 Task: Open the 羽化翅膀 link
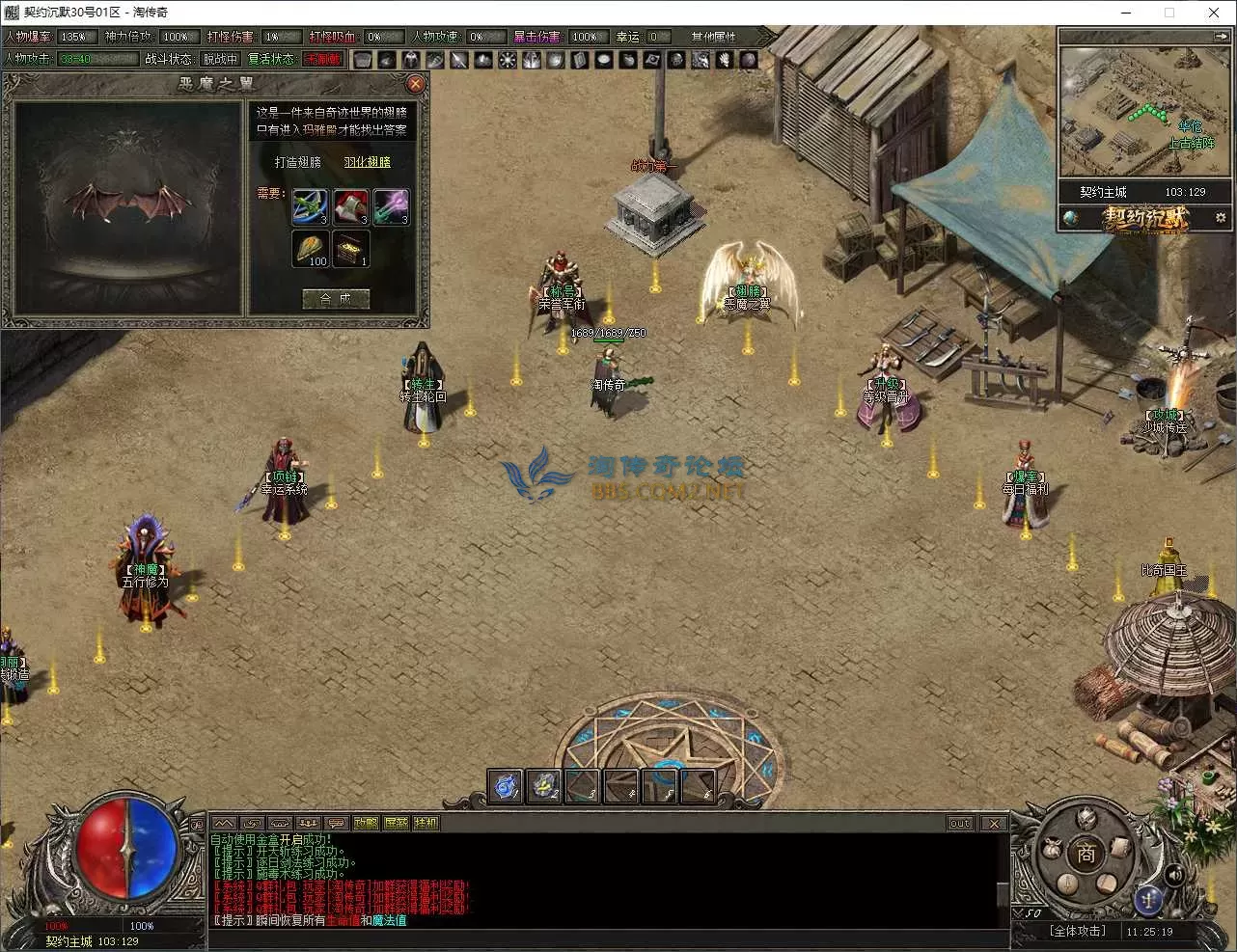(x=368, y=162)
